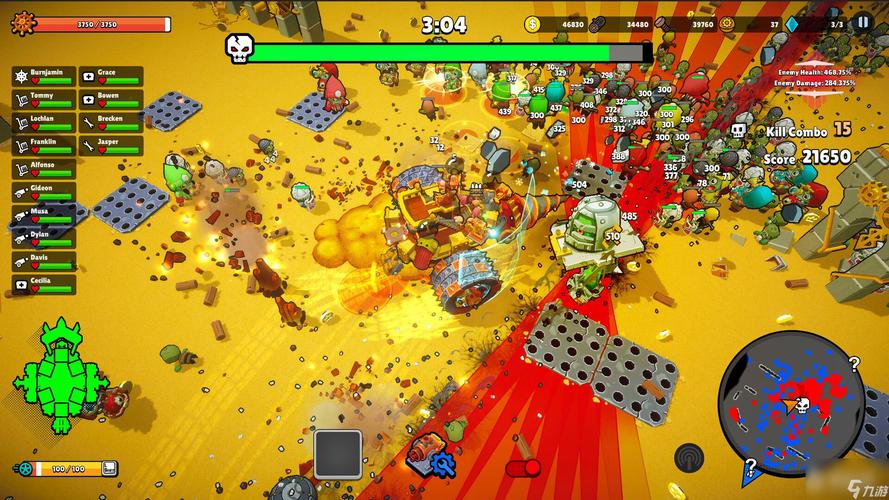Flip the red toggle switch

coord(522,467)
